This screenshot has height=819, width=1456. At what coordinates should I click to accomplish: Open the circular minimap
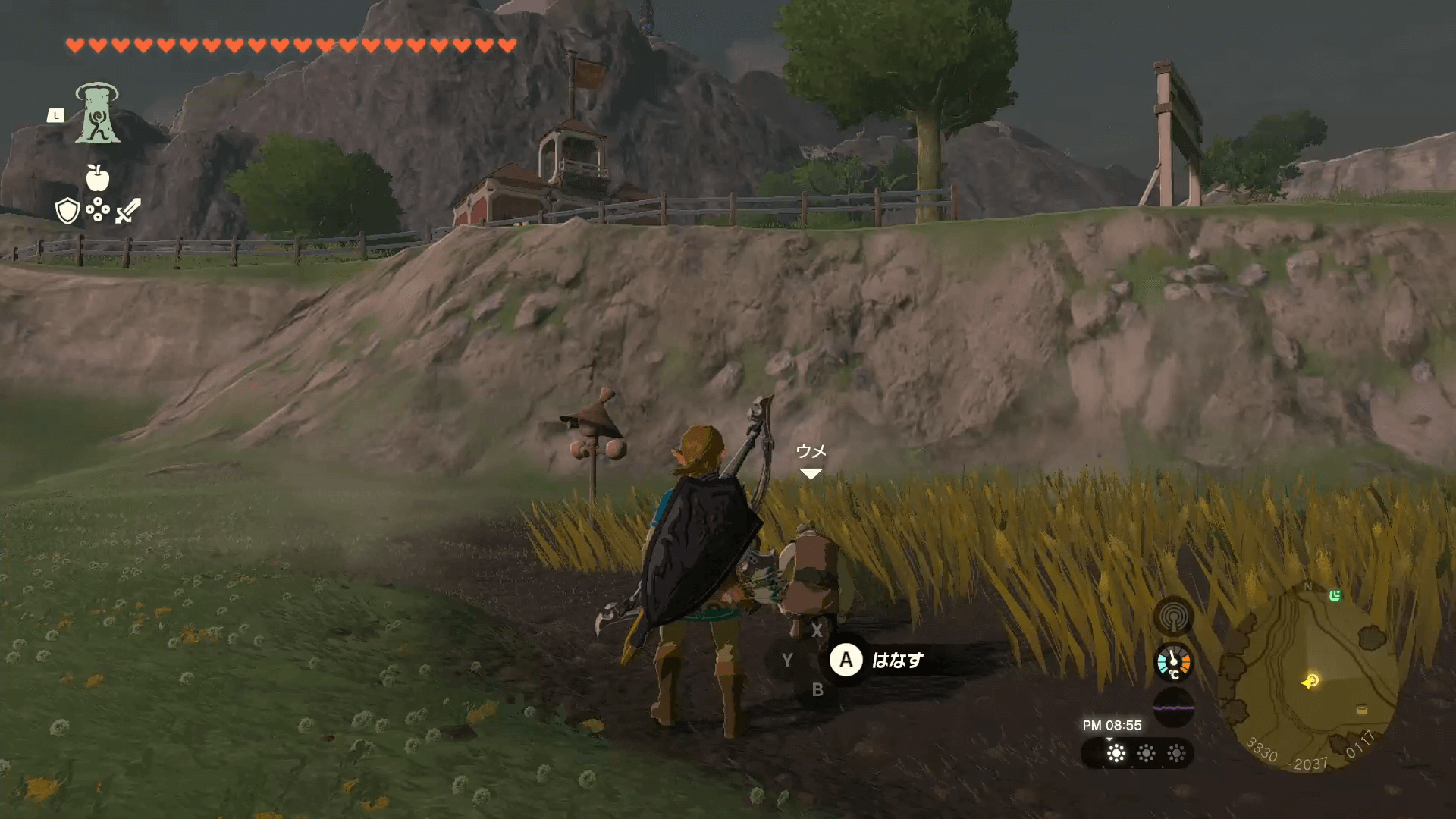(1312, 676)
